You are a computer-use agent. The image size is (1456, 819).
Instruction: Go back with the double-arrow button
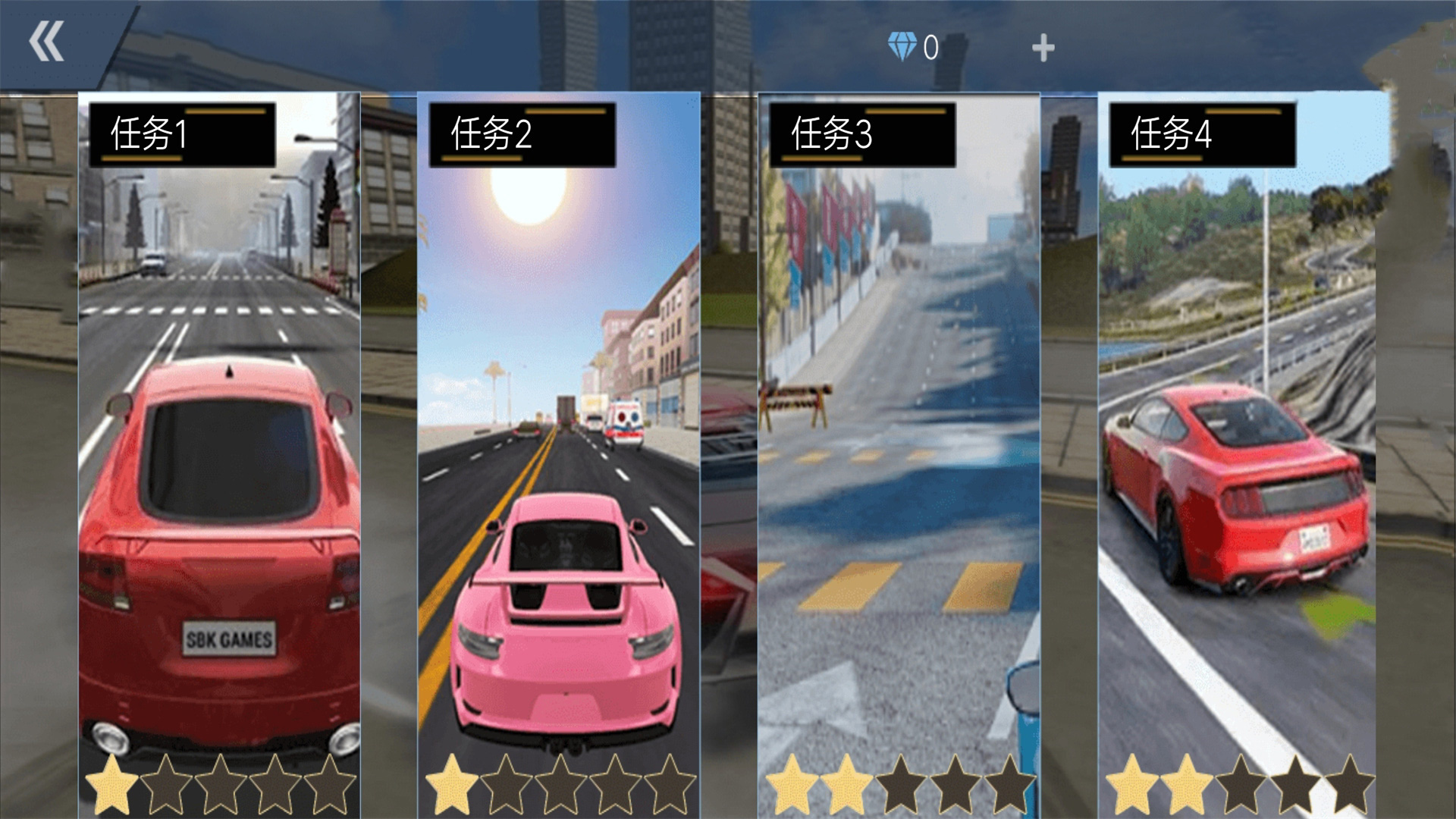tap(47, 42)
